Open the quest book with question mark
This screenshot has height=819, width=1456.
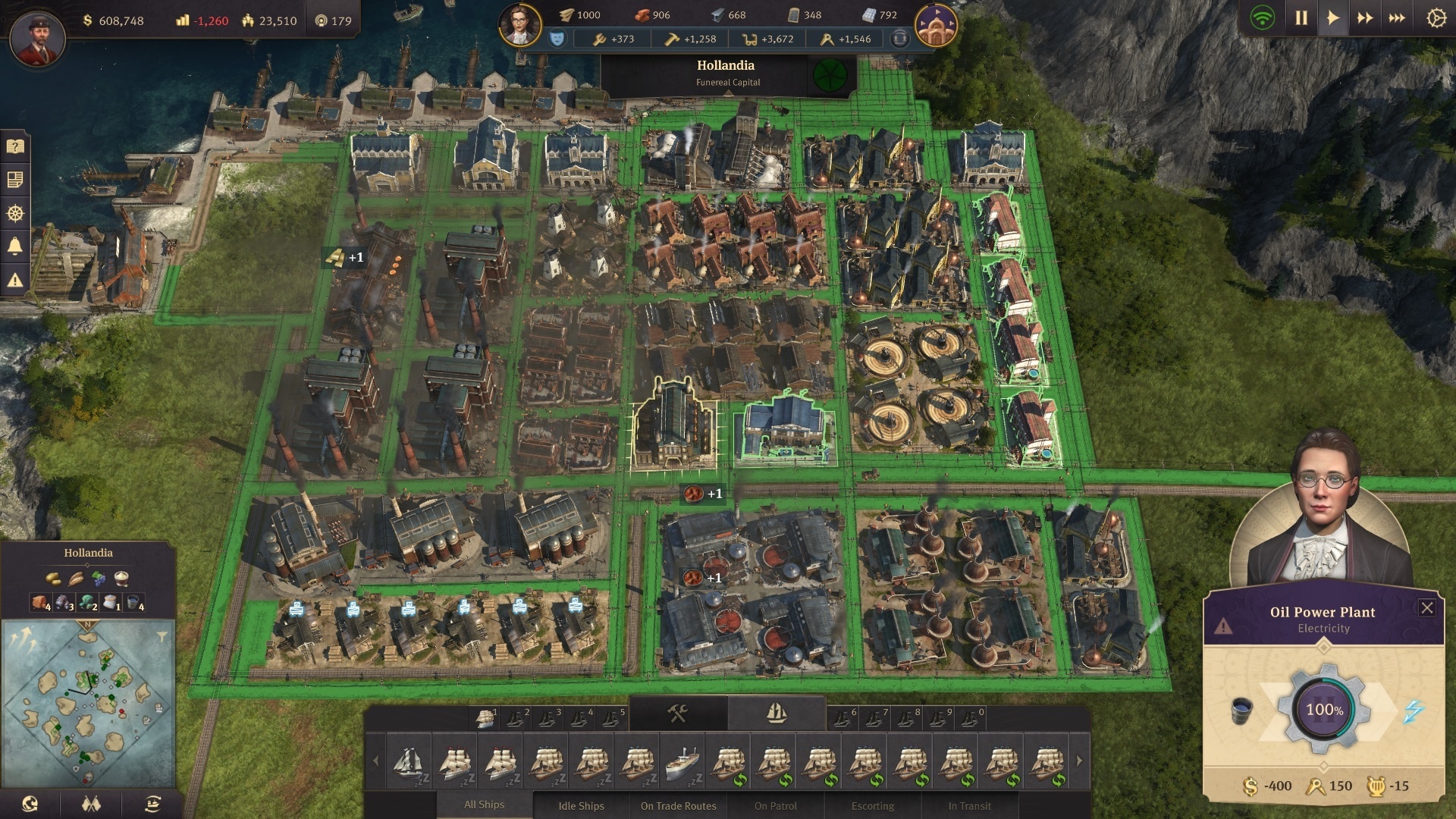pos(15,146)
